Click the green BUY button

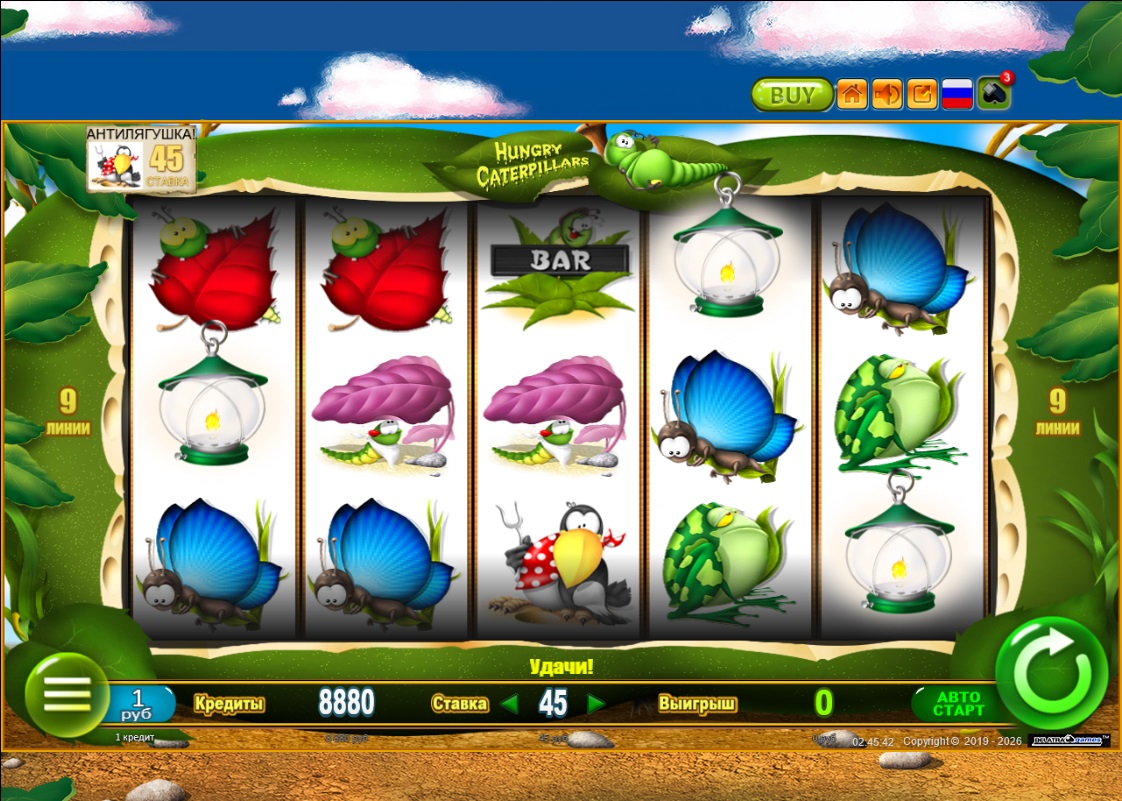point(792,95)
